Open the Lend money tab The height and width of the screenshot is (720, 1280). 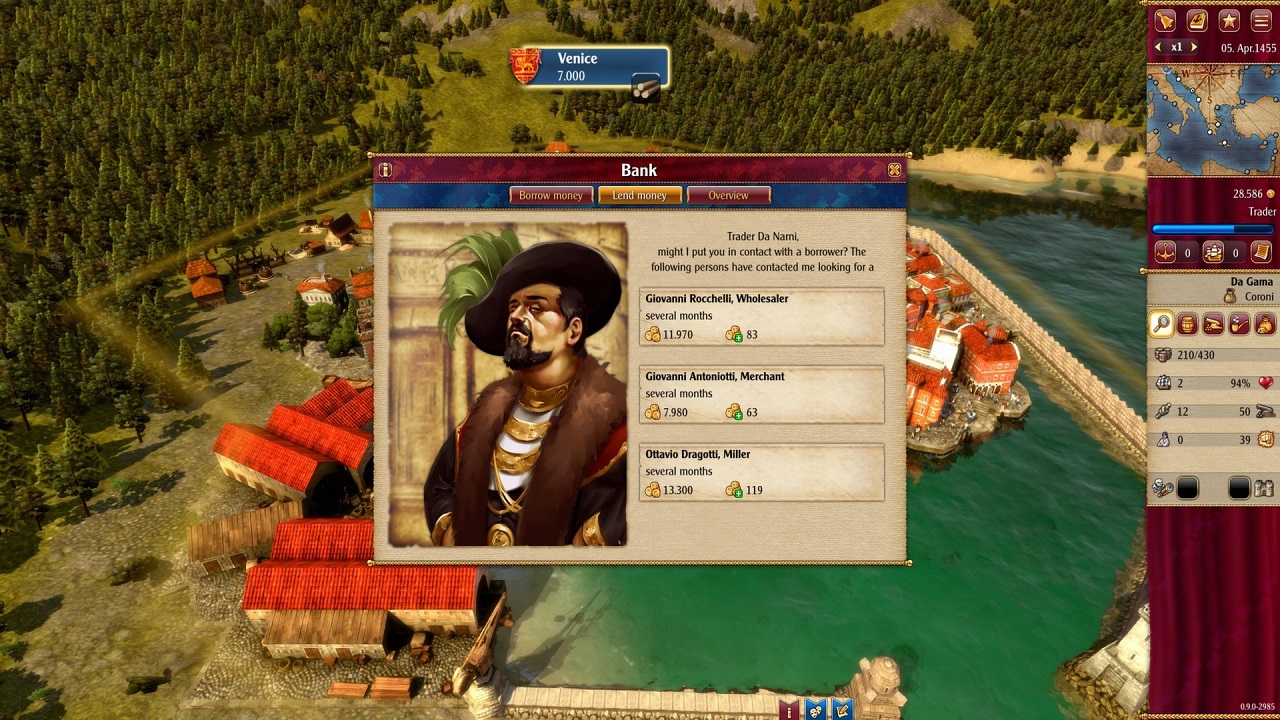639,195
